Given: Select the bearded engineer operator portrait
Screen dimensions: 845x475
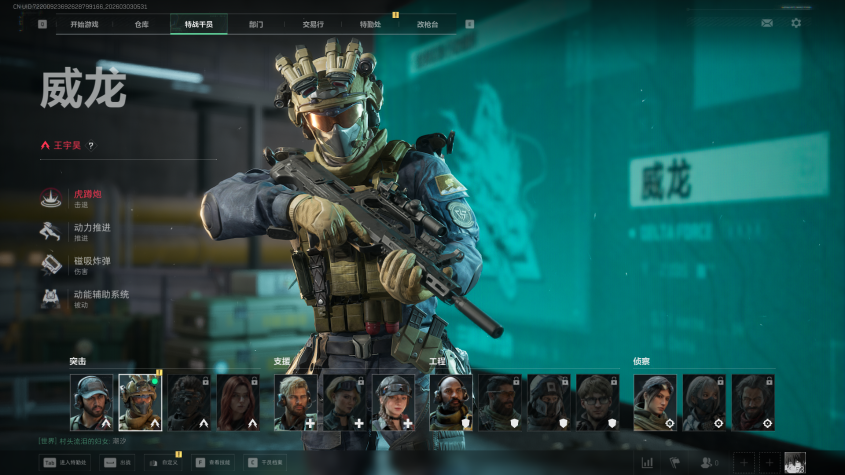Looking at the screenshot, I should [x=450, y=402].
